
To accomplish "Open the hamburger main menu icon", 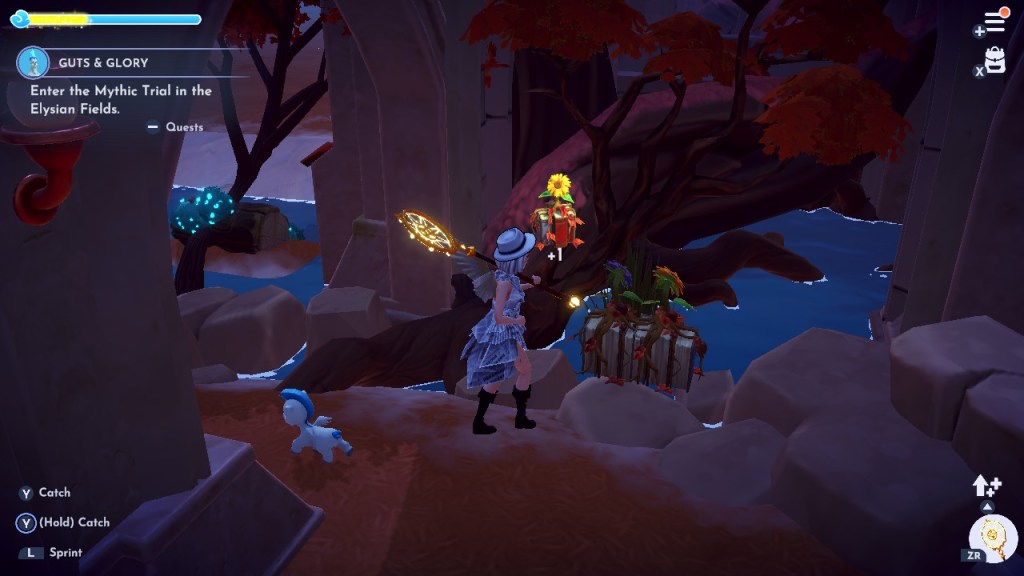I will coord(995,21).
